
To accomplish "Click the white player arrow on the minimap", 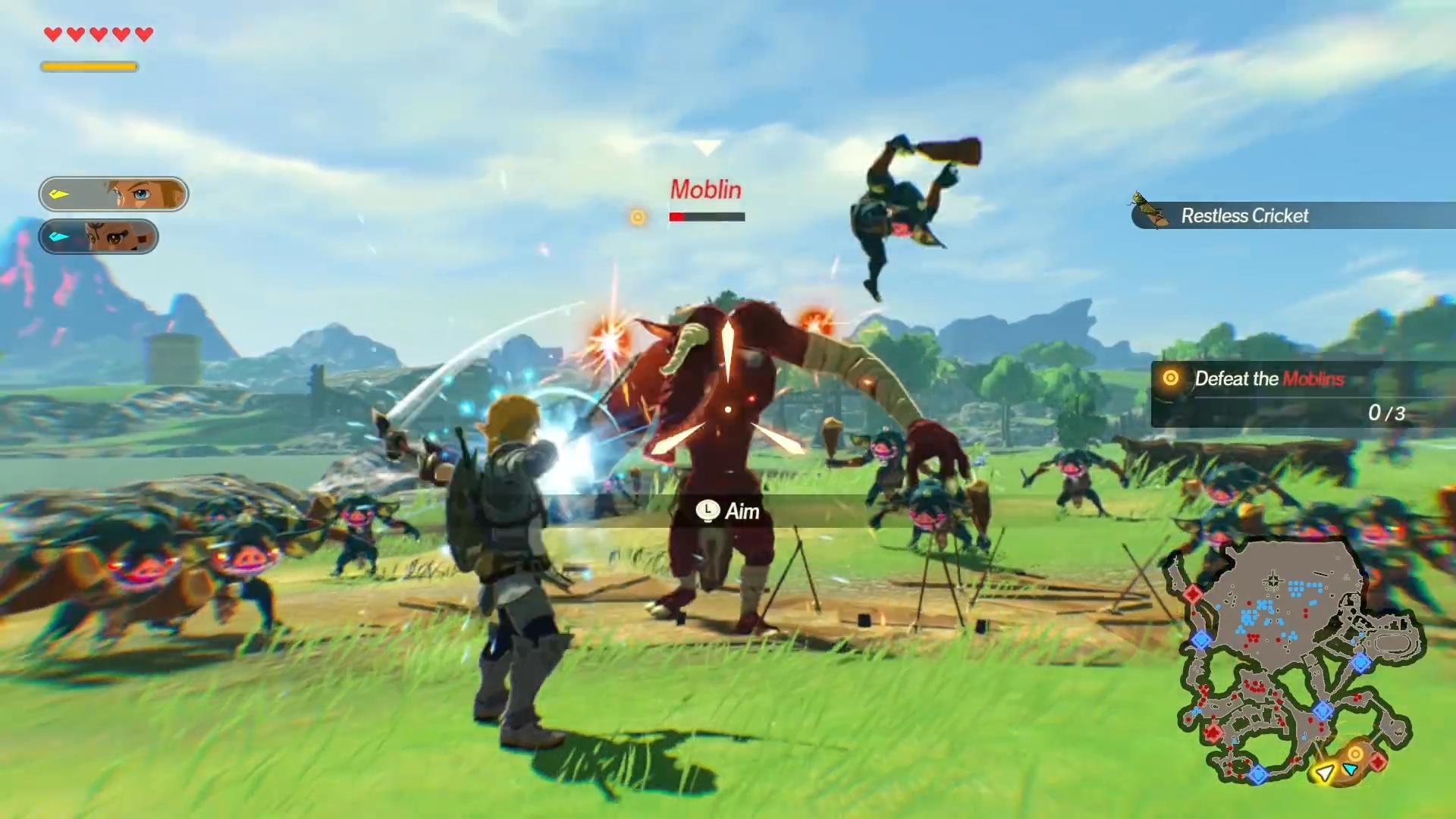I will 1325,773.
